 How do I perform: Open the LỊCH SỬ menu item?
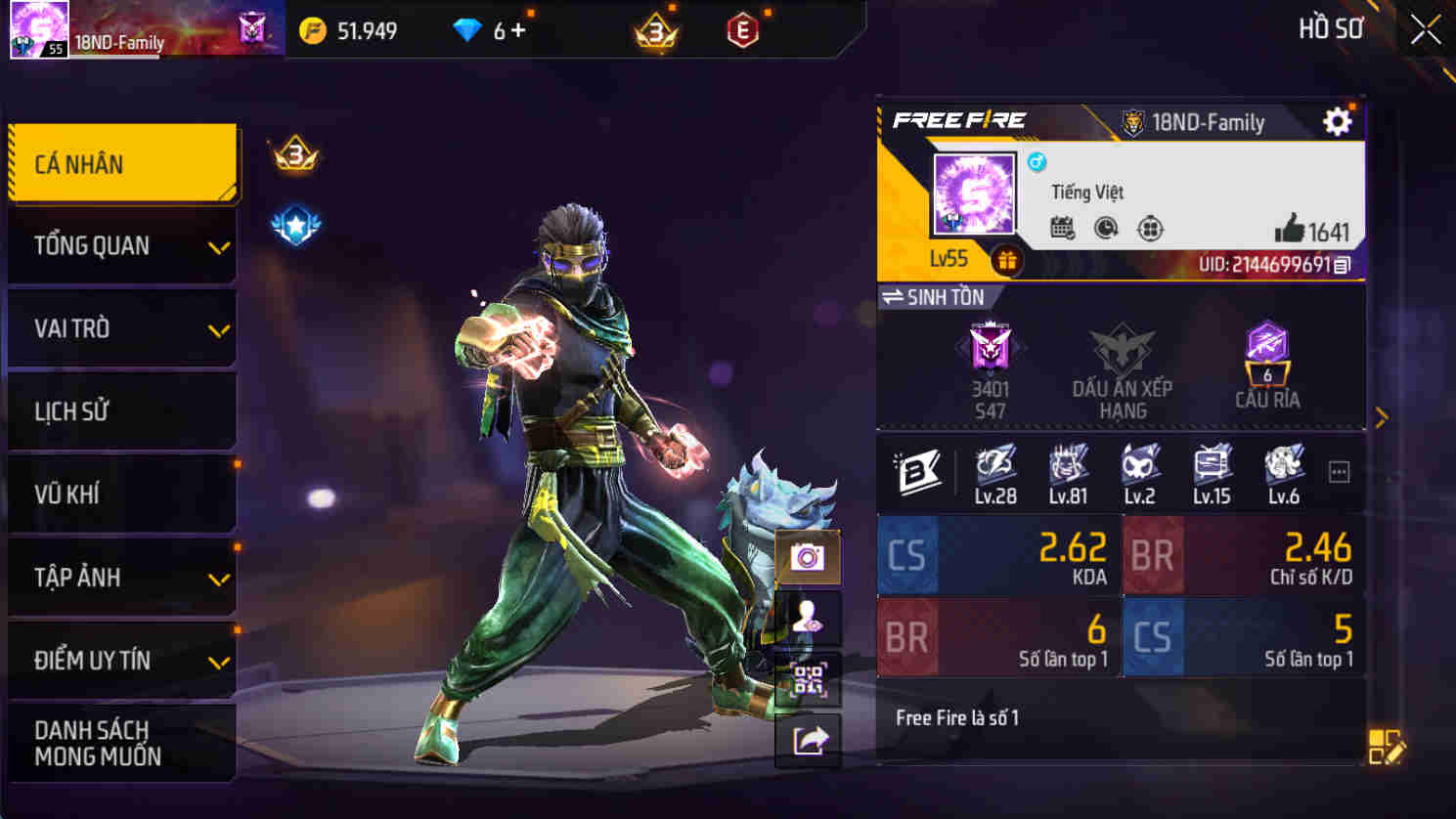point(121,411)
